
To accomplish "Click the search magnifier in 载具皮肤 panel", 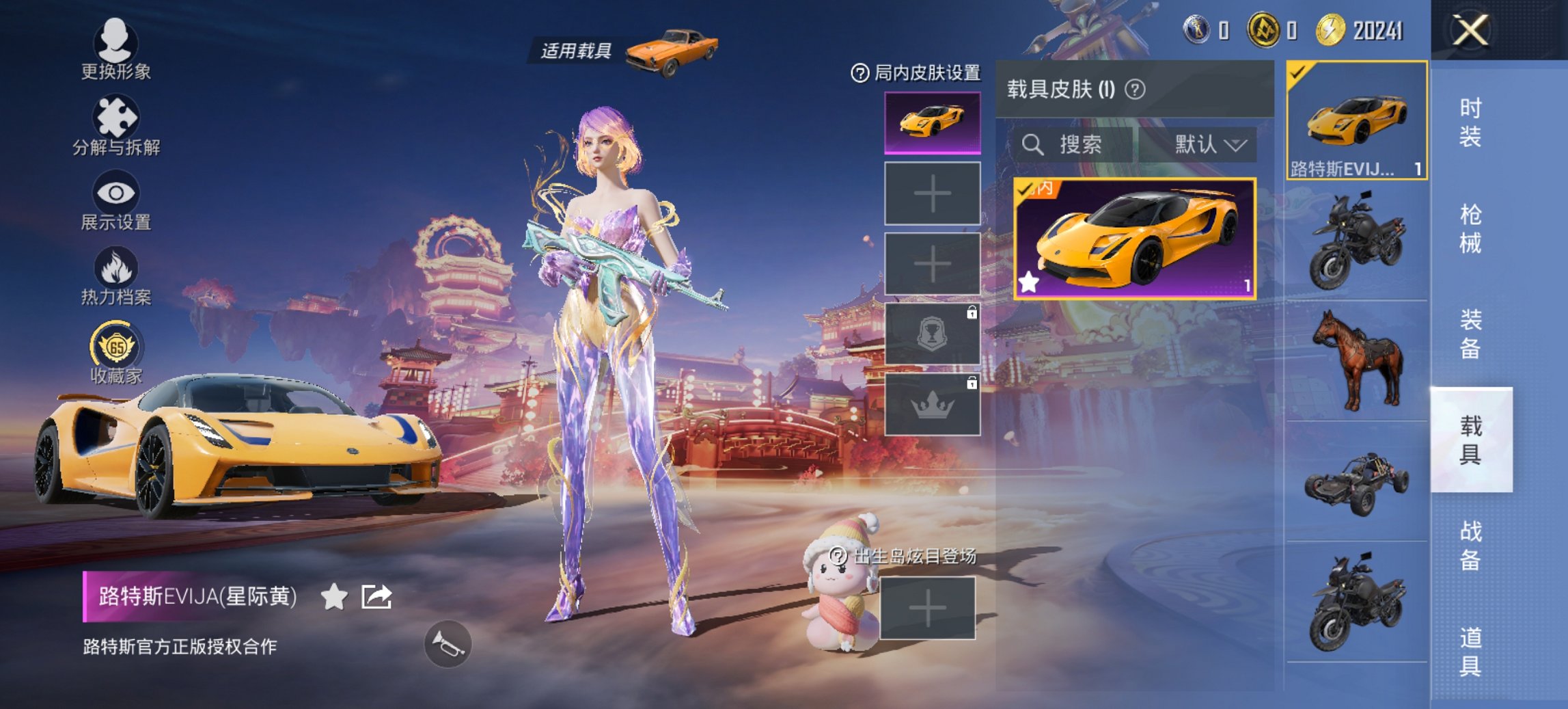I will 1034,145.
